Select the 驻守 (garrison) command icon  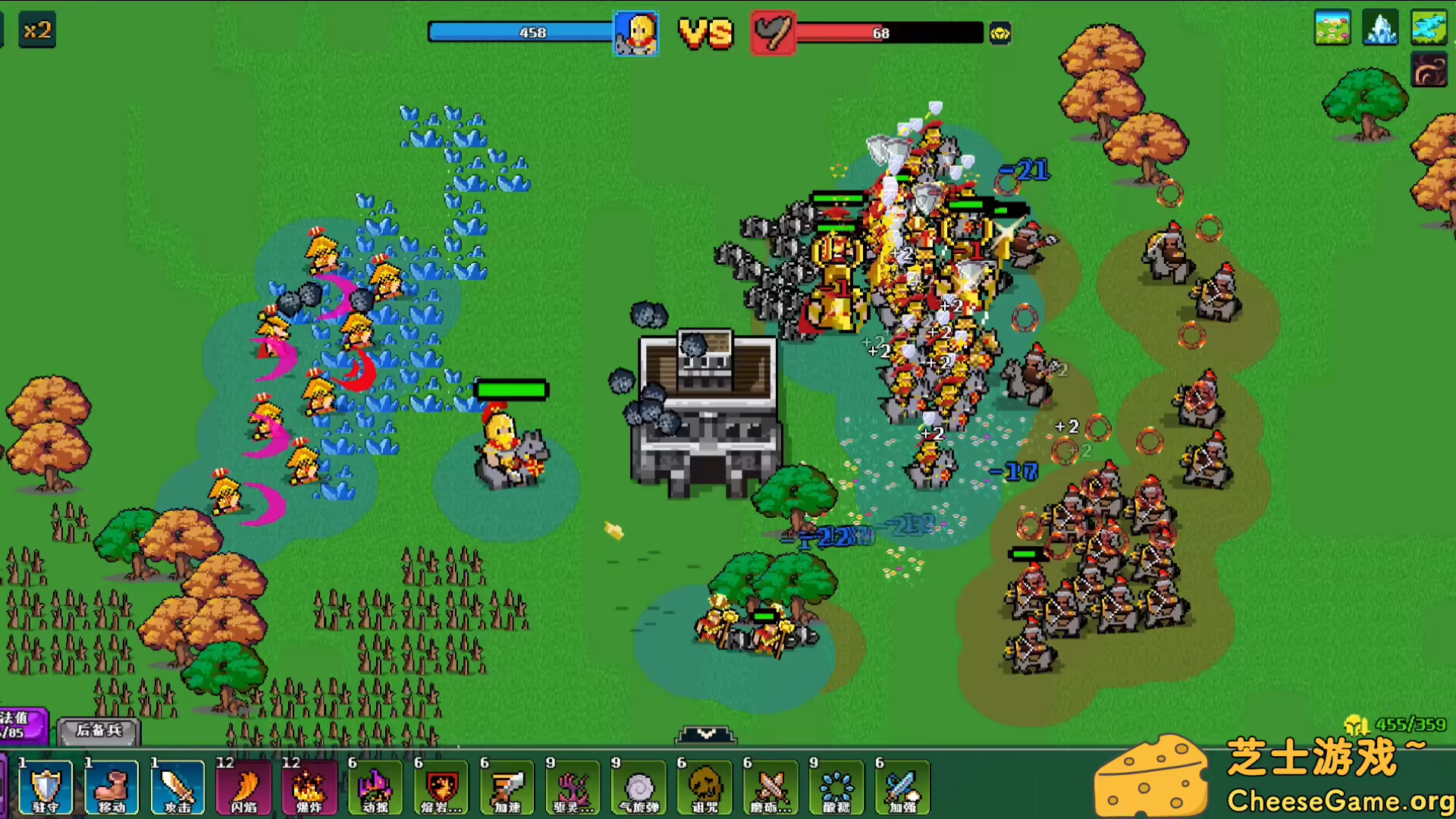pyautogui.click(x=45, y=786)
